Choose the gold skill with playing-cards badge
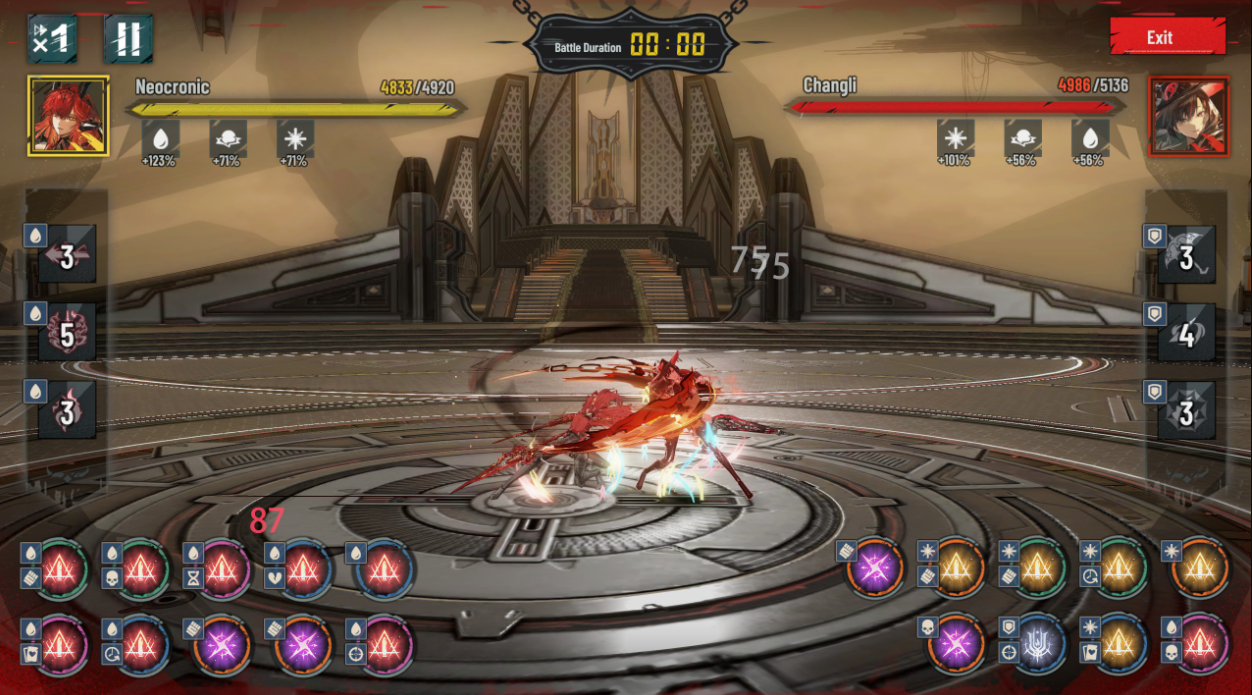Image resolution: width=1252 pixels, height=695 pixels. coord(1120,643)
